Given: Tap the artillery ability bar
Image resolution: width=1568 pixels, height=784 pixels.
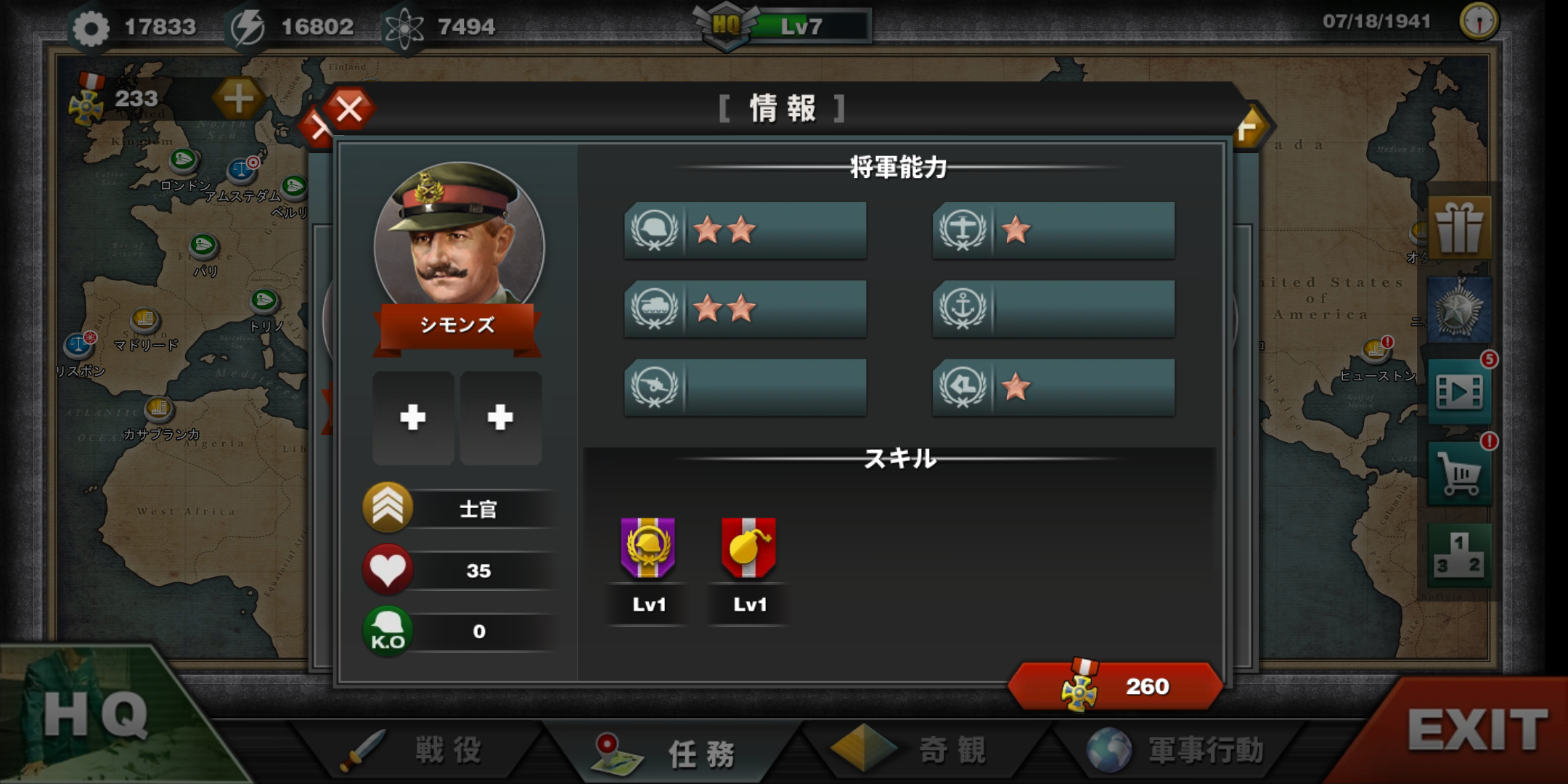Looking at the screenshot, I should (x=746, y=387).
